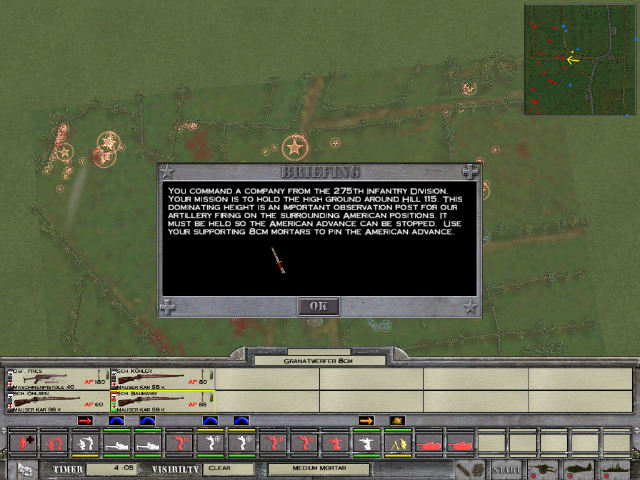The image size is (640, 480).
Task: Select the yellow mortar tube unit icon
Action: point(398,442)
